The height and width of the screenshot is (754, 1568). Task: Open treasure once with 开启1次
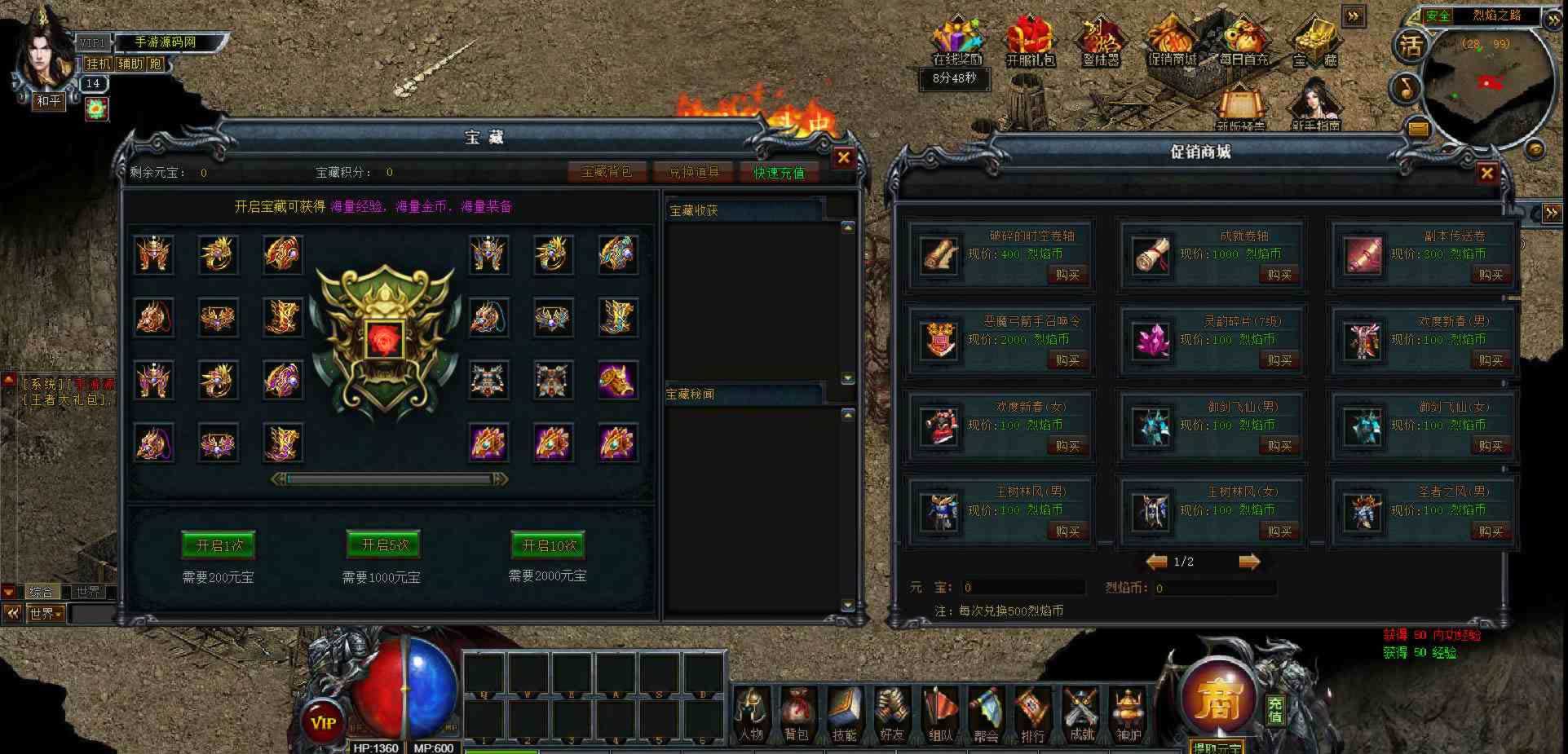coord(219,545)
